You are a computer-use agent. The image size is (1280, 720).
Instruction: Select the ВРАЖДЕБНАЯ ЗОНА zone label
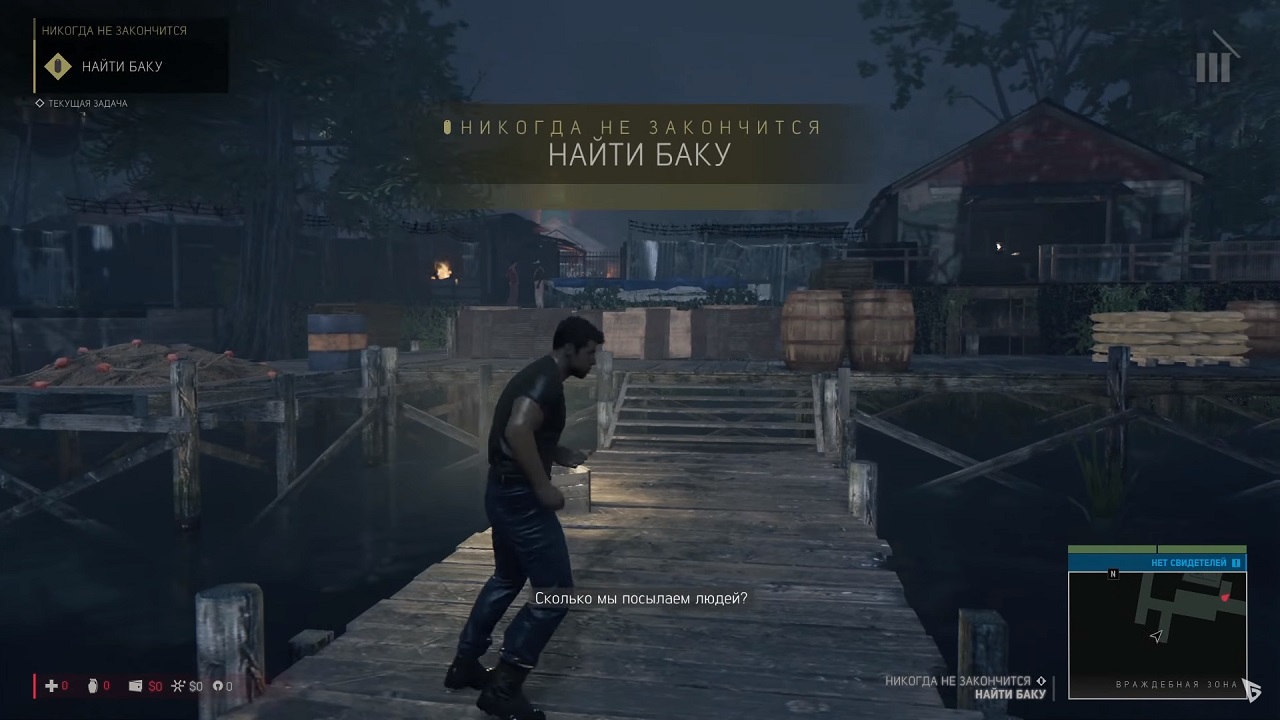(x=1175, y=684)
